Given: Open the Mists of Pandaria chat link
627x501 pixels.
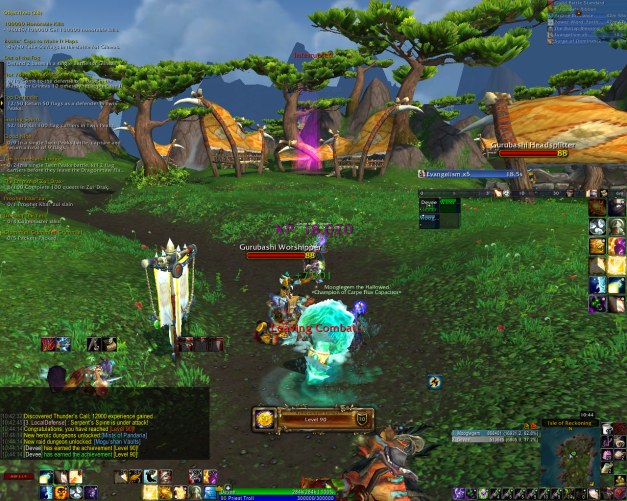Looking at the screenshot, I should tap(122, 435).
